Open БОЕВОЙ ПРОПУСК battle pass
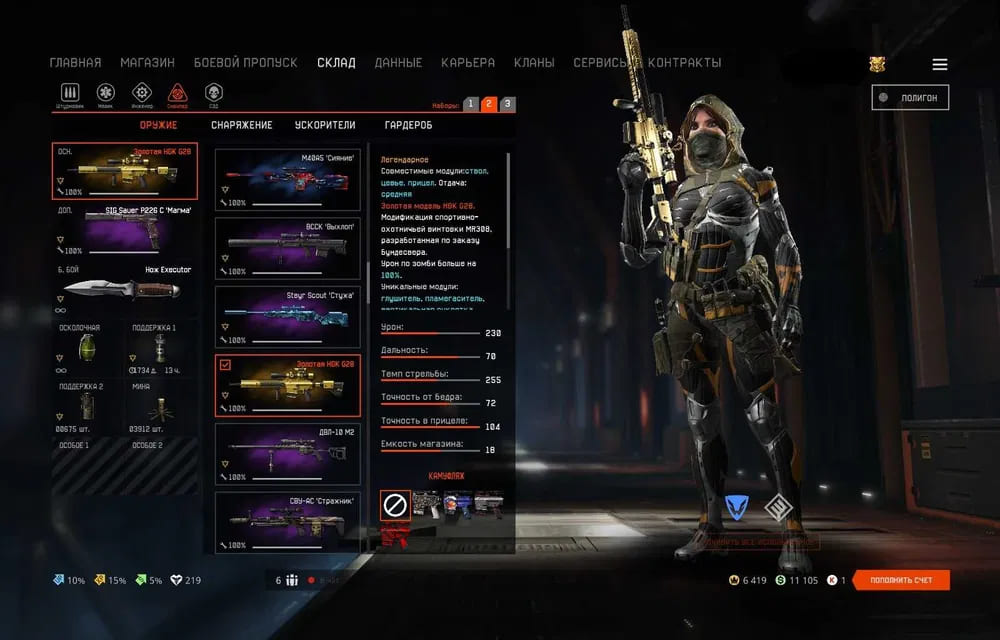The image size is (1000, 640). pyautogui.click(x=245, y=62)
